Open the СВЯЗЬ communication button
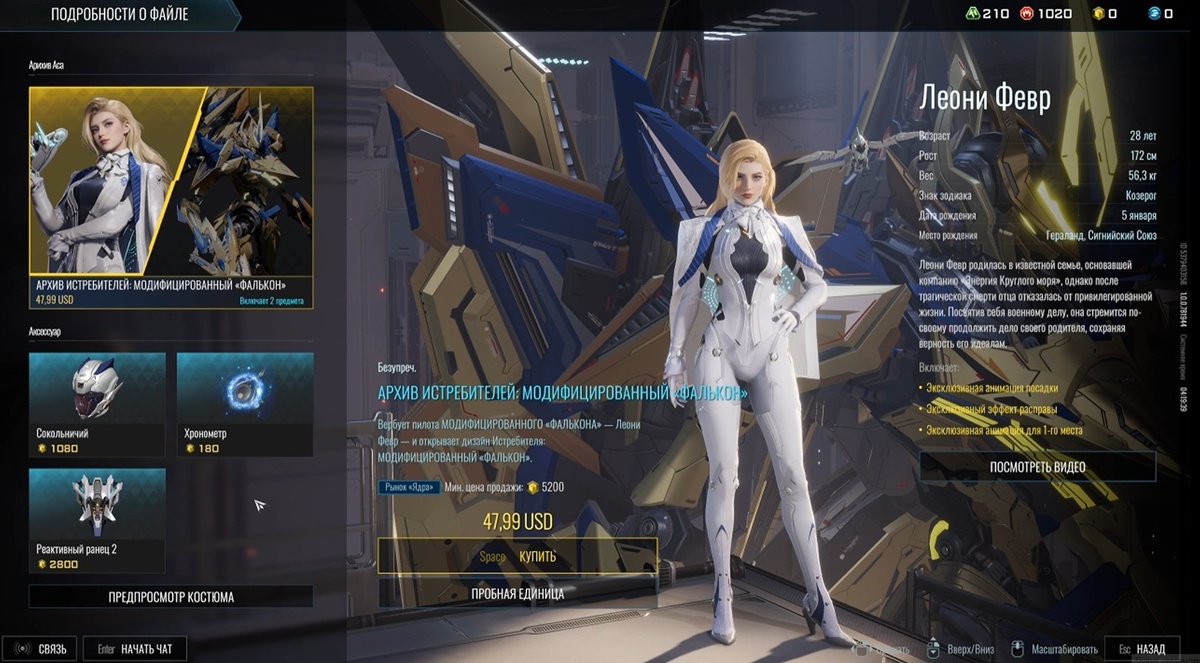Screen dimensions: 1200x663 (41, 649)
